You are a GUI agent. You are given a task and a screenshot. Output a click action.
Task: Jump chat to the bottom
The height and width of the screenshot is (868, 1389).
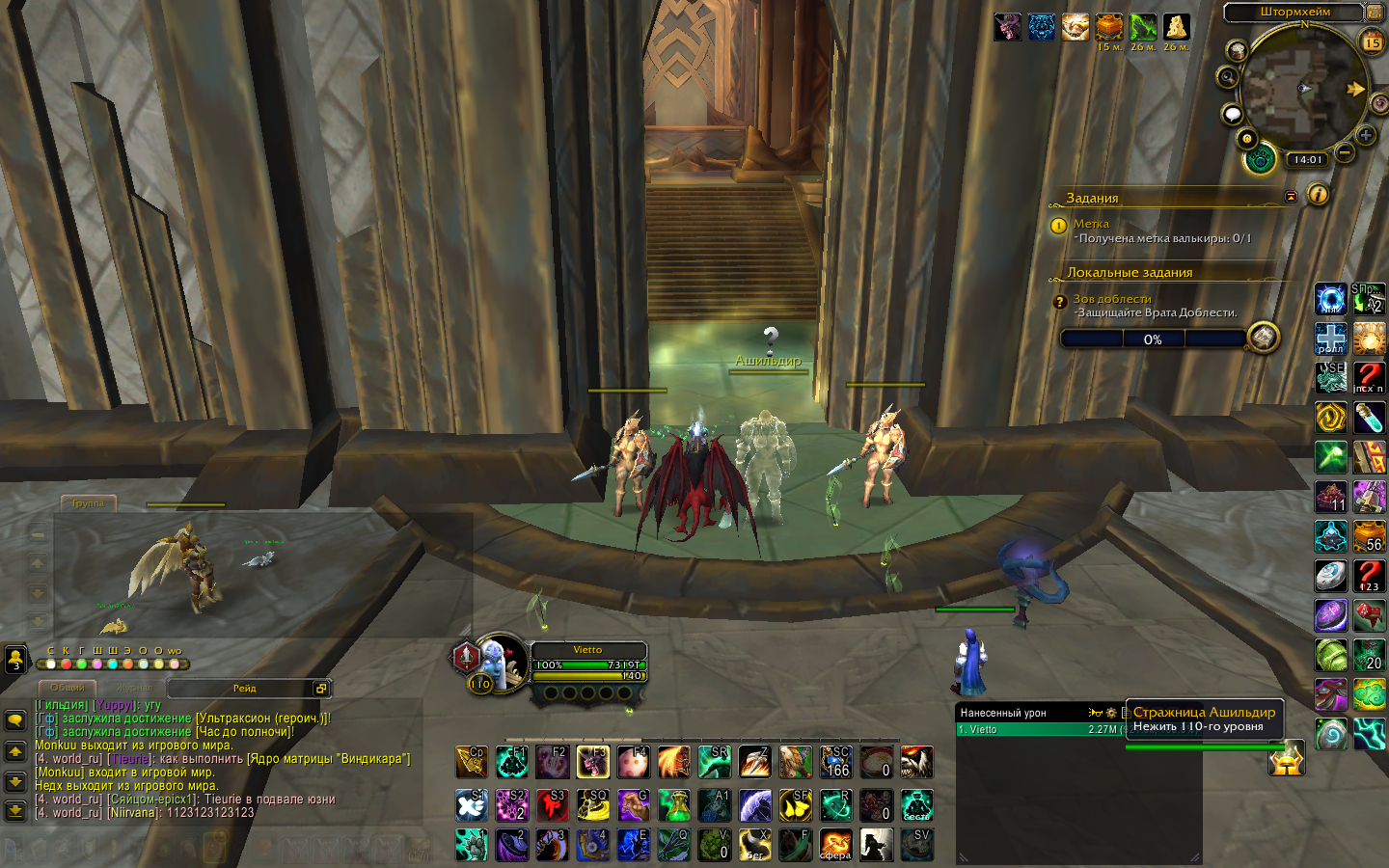pyautogui.click(x=15, y=811)
